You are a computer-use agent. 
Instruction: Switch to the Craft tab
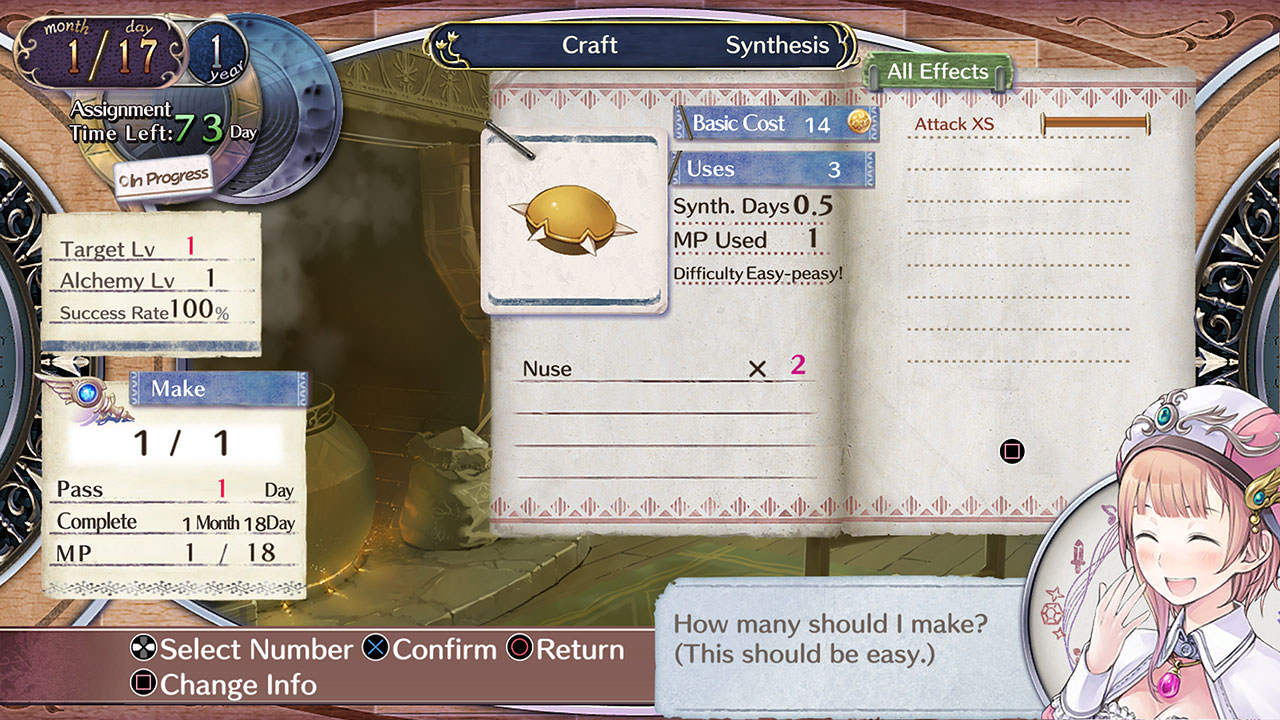pos(589,46)
